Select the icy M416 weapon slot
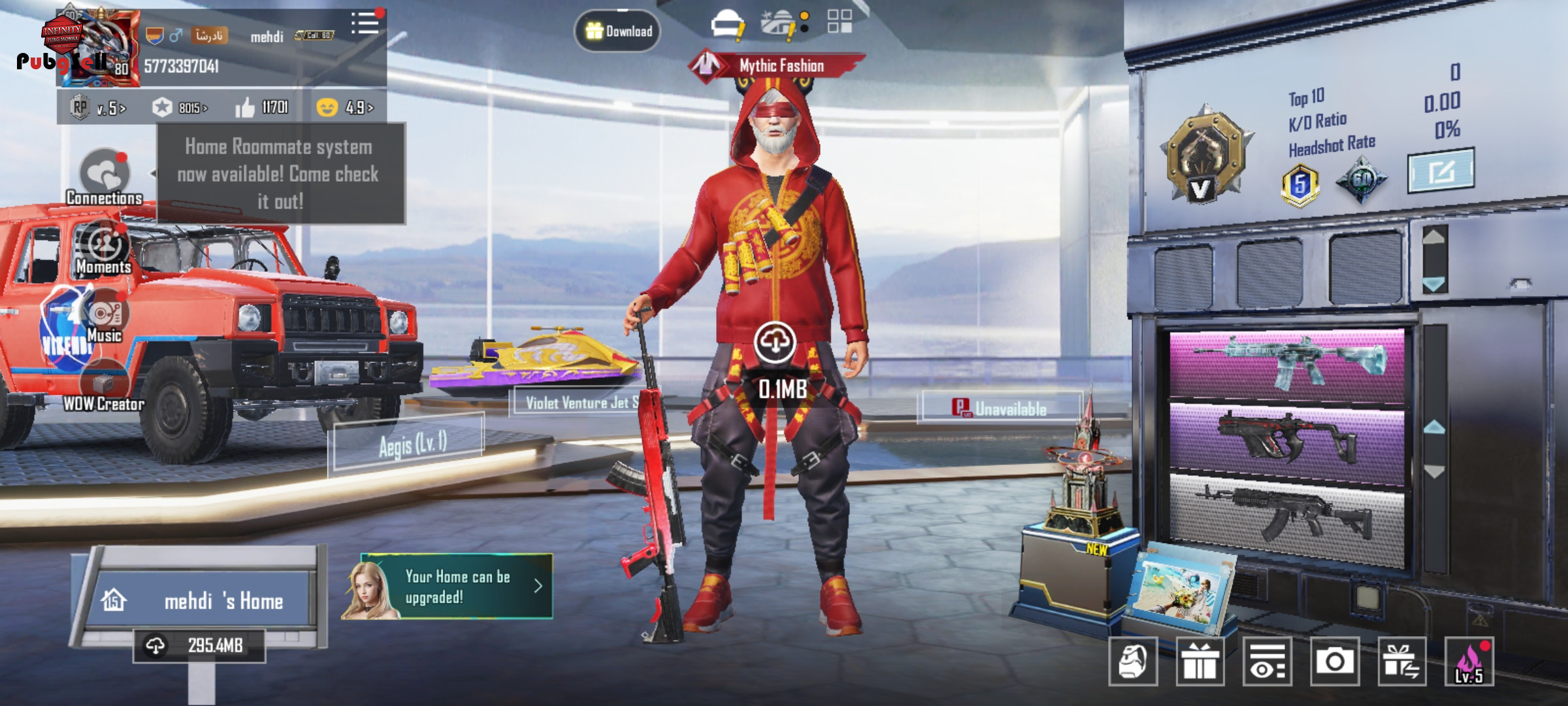The height and width of the screenshot is (706, 1568). [x=1286, y=362]
